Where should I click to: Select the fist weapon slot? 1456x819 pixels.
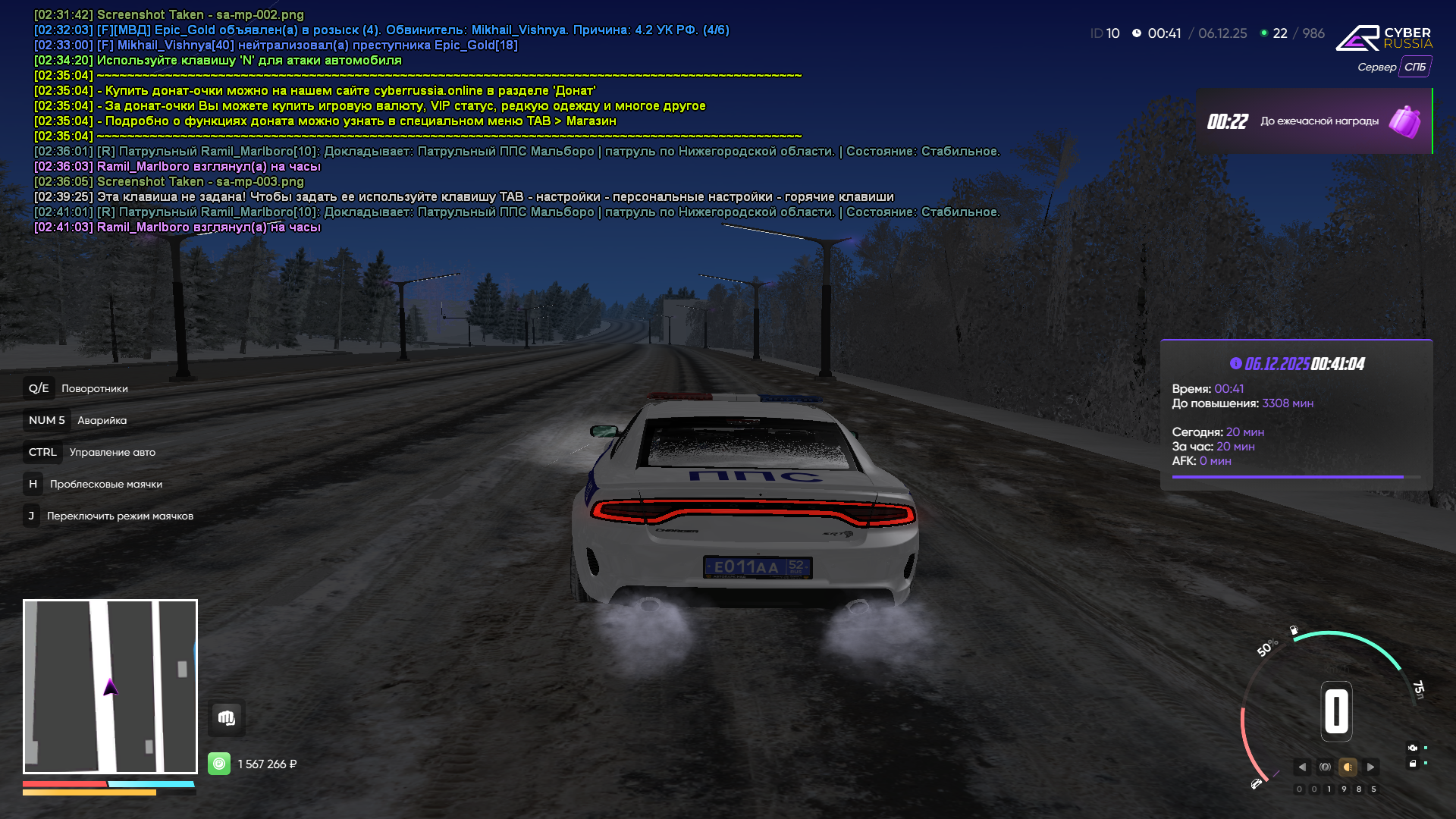[x=226, y=717]
